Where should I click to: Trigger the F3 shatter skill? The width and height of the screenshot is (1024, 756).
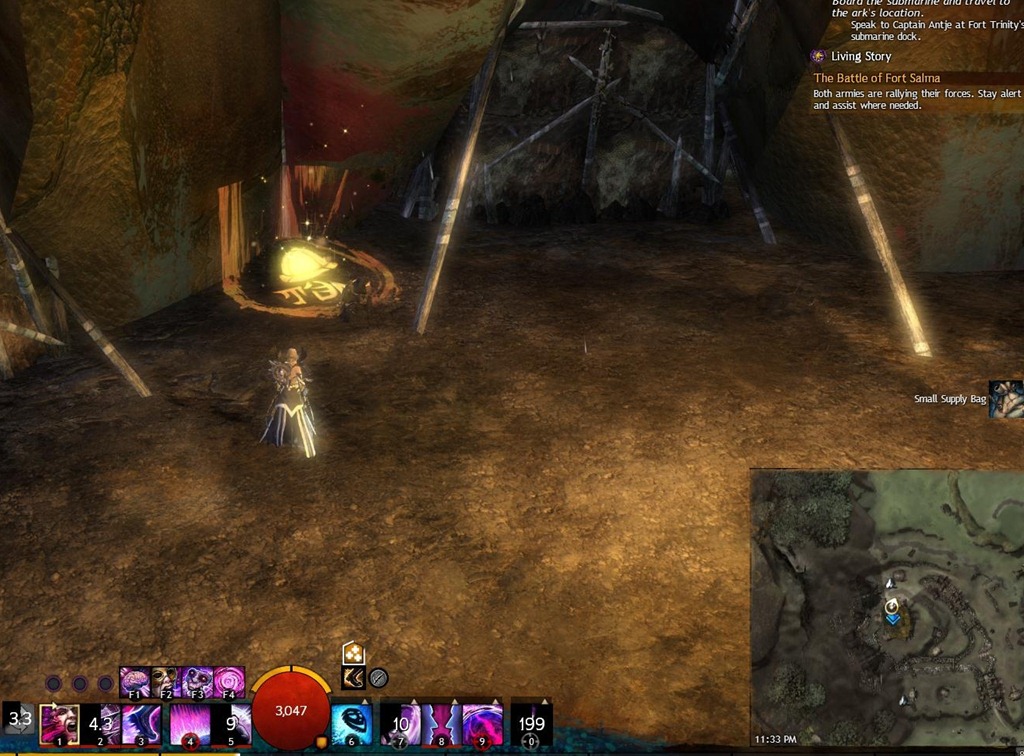197,682
